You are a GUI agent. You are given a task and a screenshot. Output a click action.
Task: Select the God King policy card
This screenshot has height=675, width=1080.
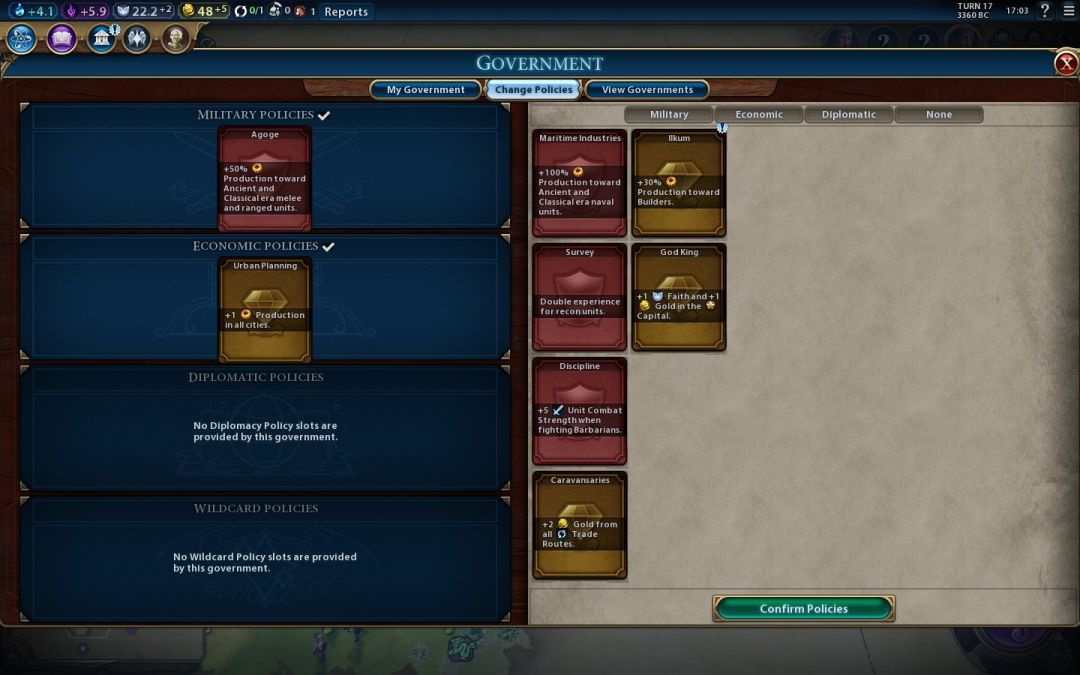point(679,297)
